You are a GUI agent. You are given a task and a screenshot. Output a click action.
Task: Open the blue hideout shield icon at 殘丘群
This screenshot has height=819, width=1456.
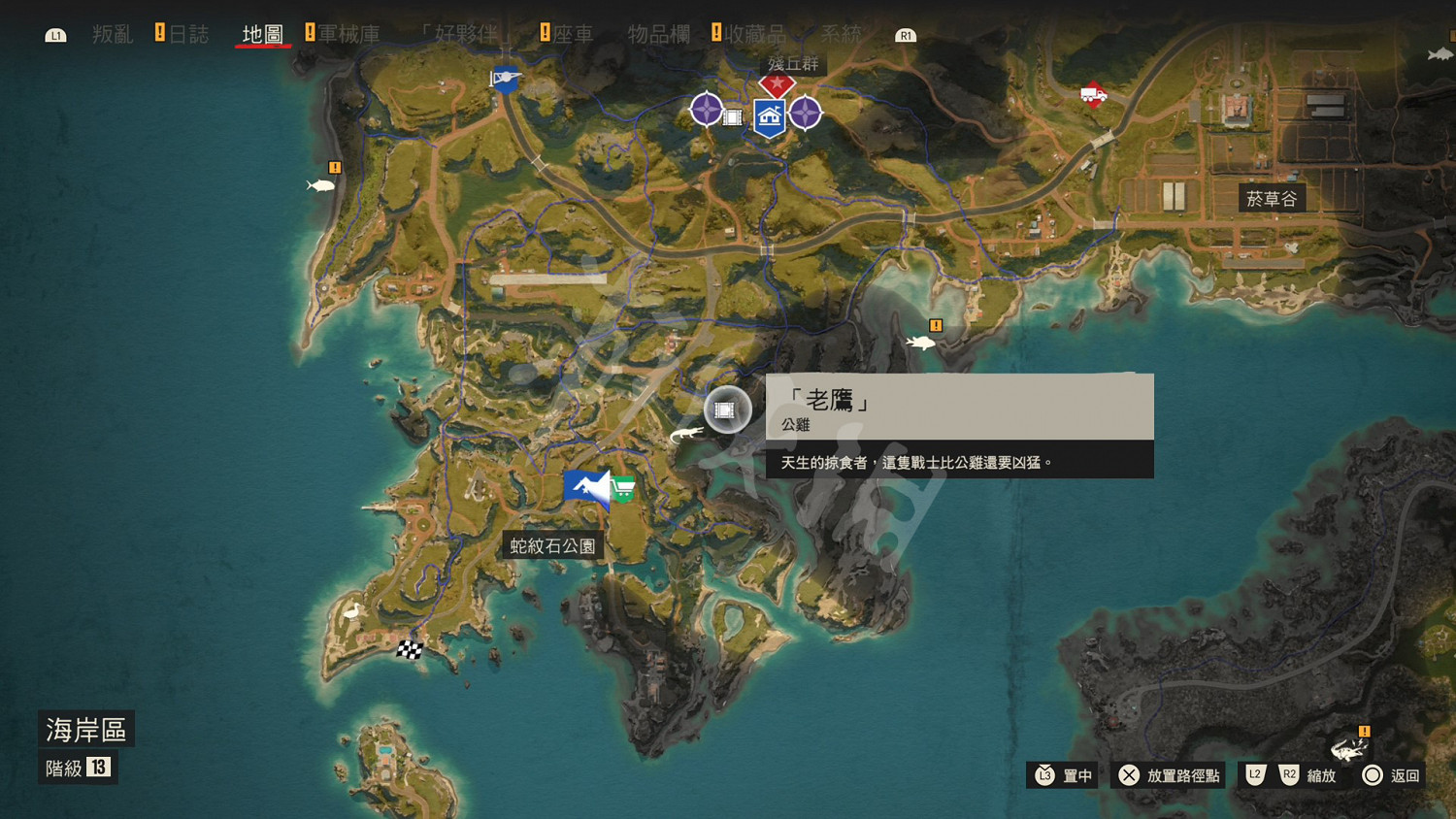[768, 118]
